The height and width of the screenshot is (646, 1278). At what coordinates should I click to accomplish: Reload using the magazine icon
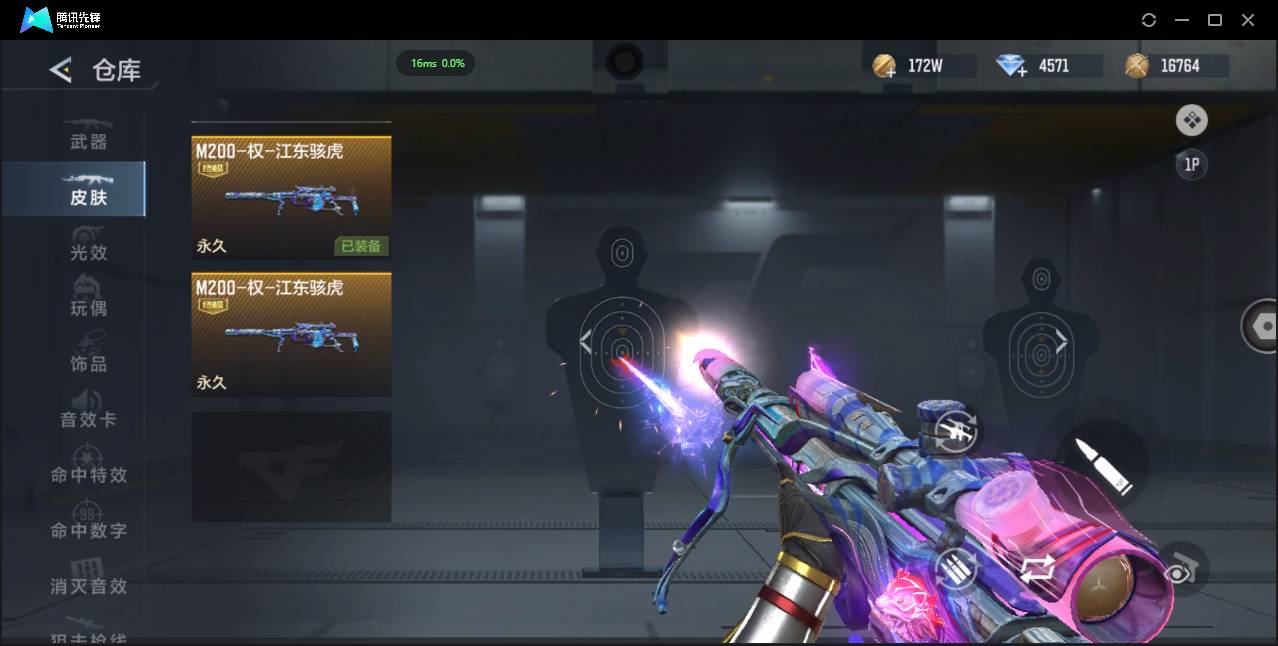(x=956, y=570)
